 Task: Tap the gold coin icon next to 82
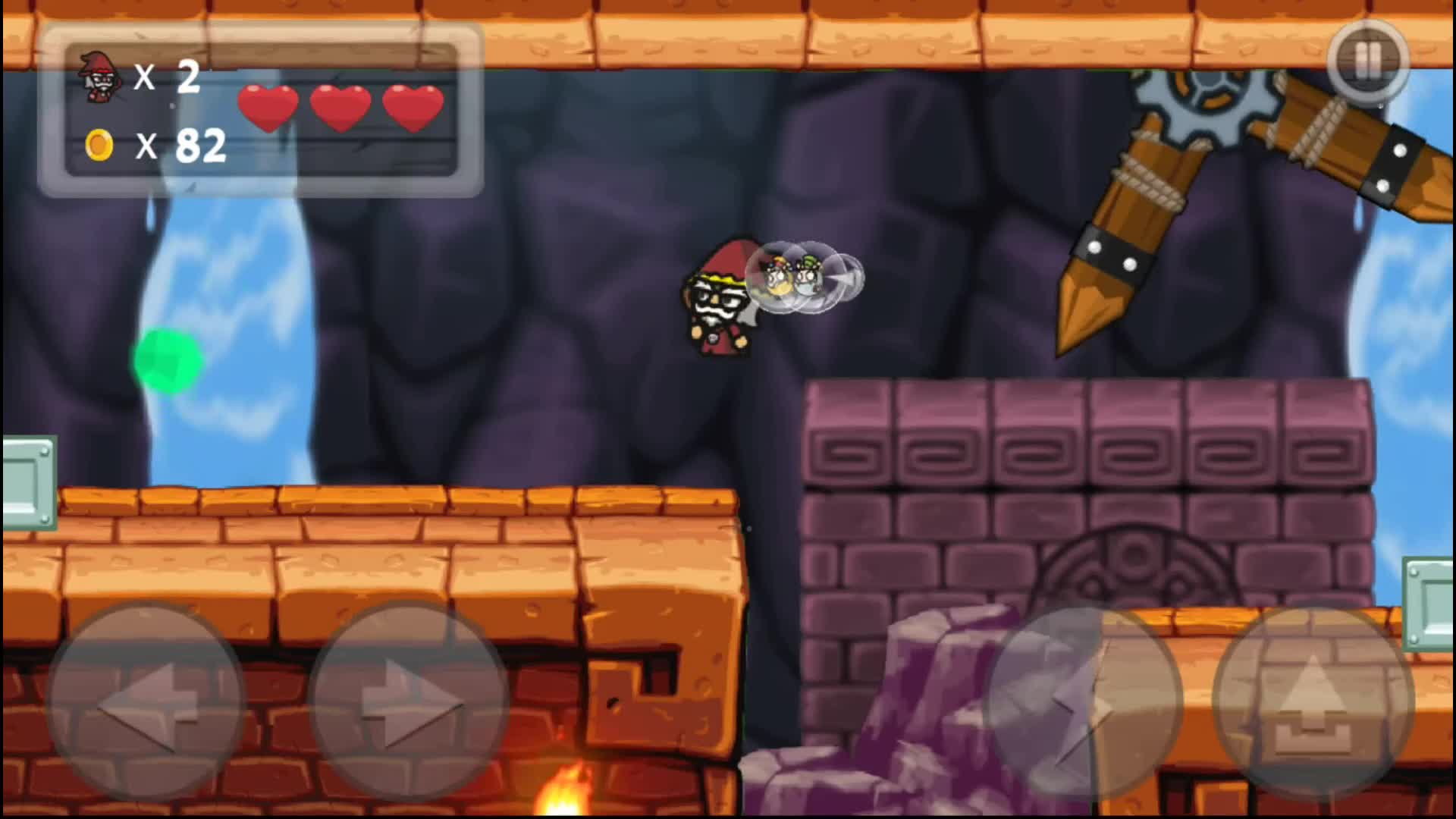click(99, 144)
